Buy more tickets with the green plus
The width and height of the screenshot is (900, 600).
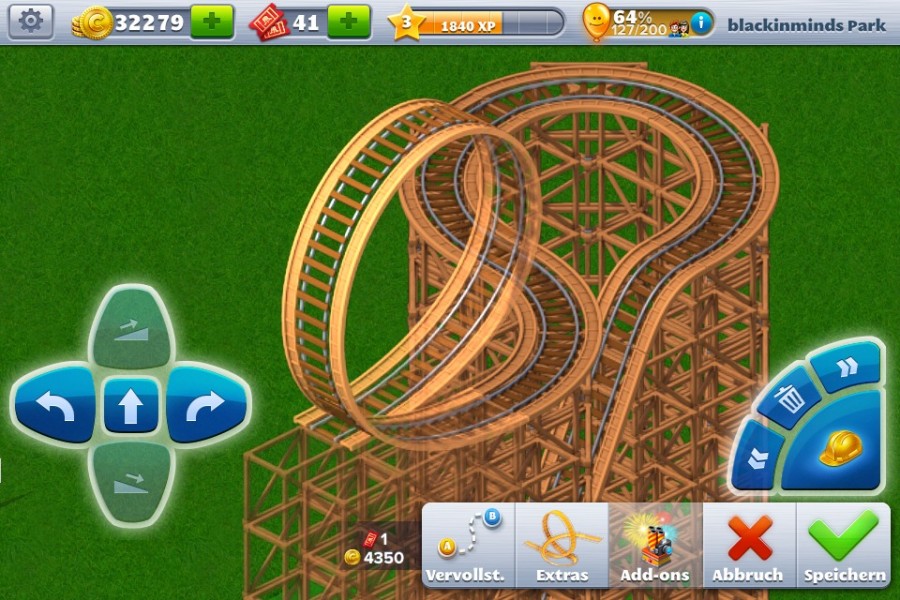(348, 21)
